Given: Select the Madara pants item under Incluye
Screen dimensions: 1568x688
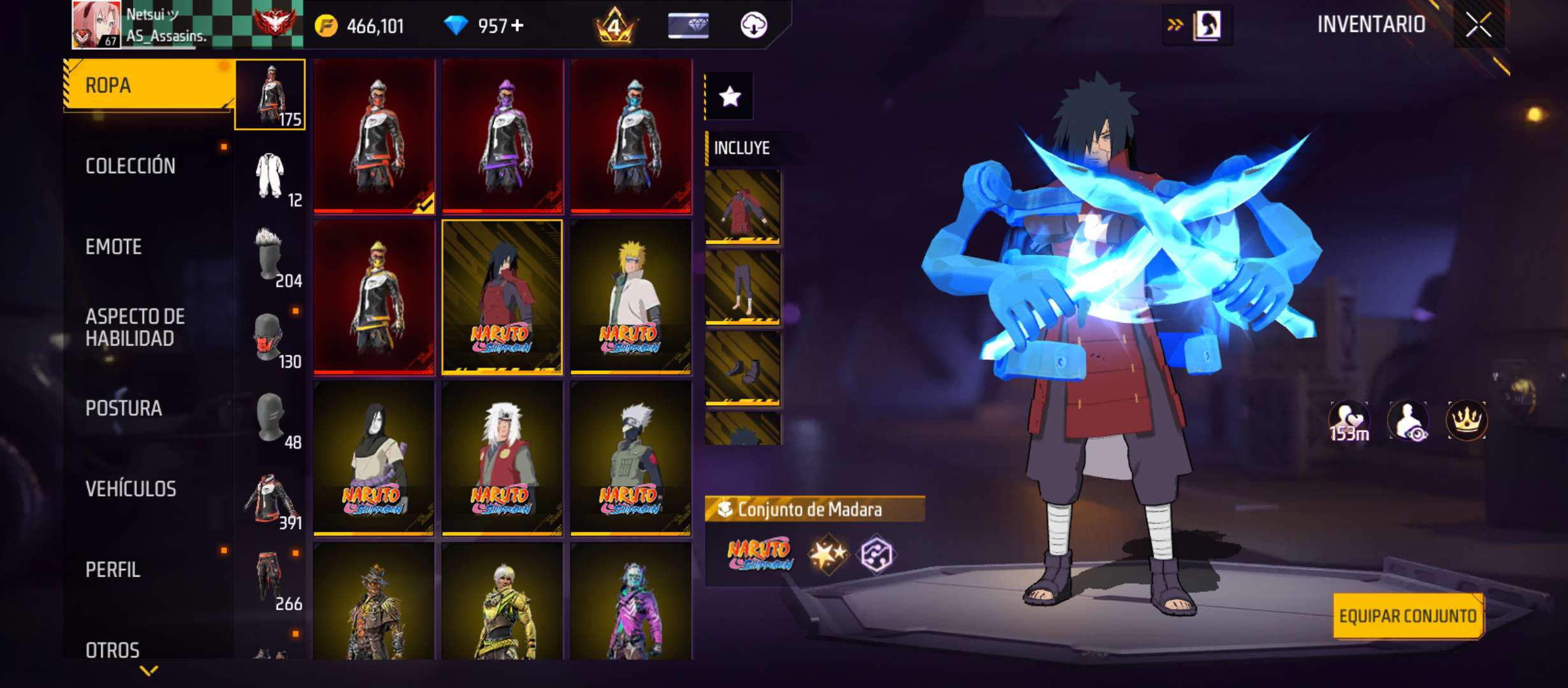Looking at the screenshot, I should (743, 287).
